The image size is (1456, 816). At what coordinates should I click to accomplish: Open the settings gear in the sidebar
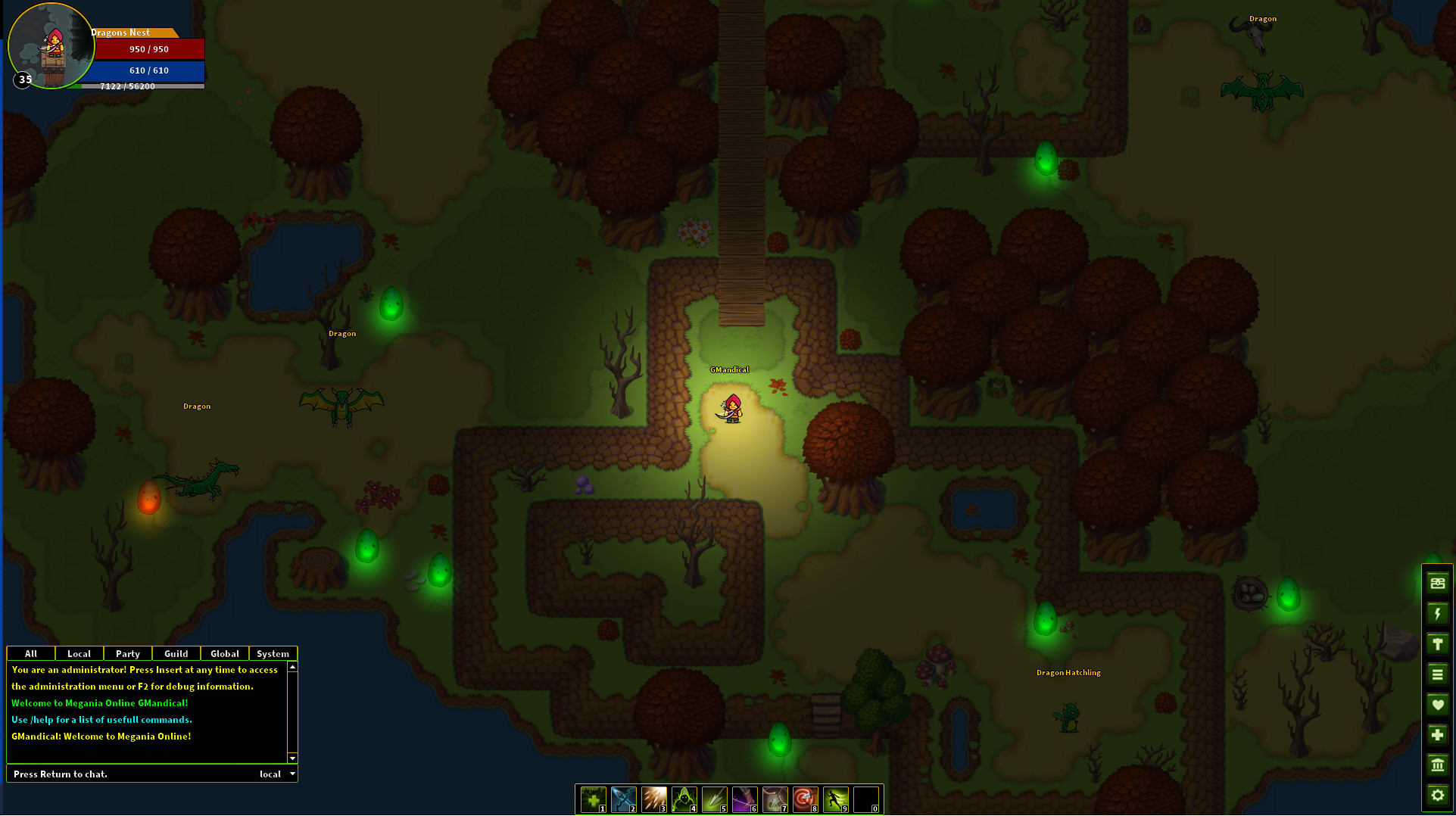(1437, 796)
